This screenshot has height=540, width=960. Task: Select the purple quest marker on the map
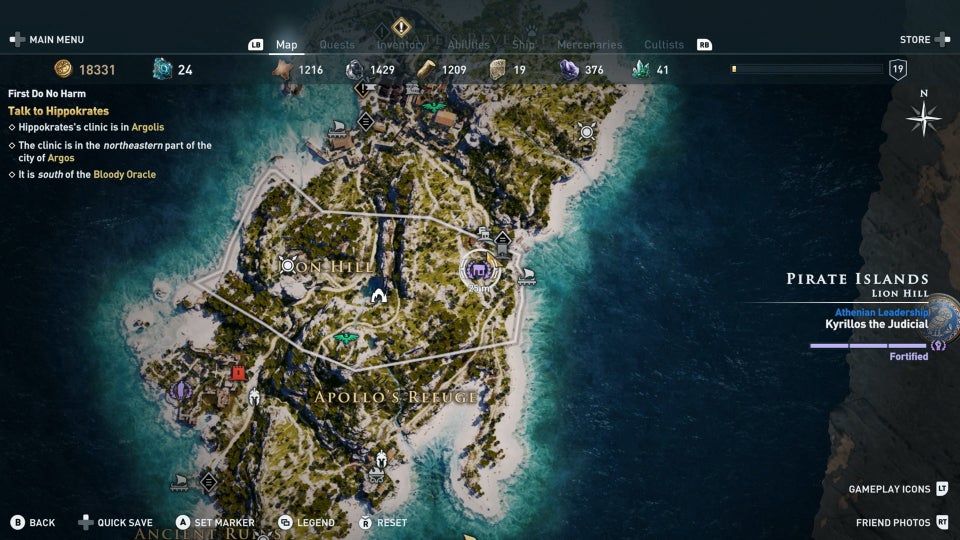click(480, 268)
